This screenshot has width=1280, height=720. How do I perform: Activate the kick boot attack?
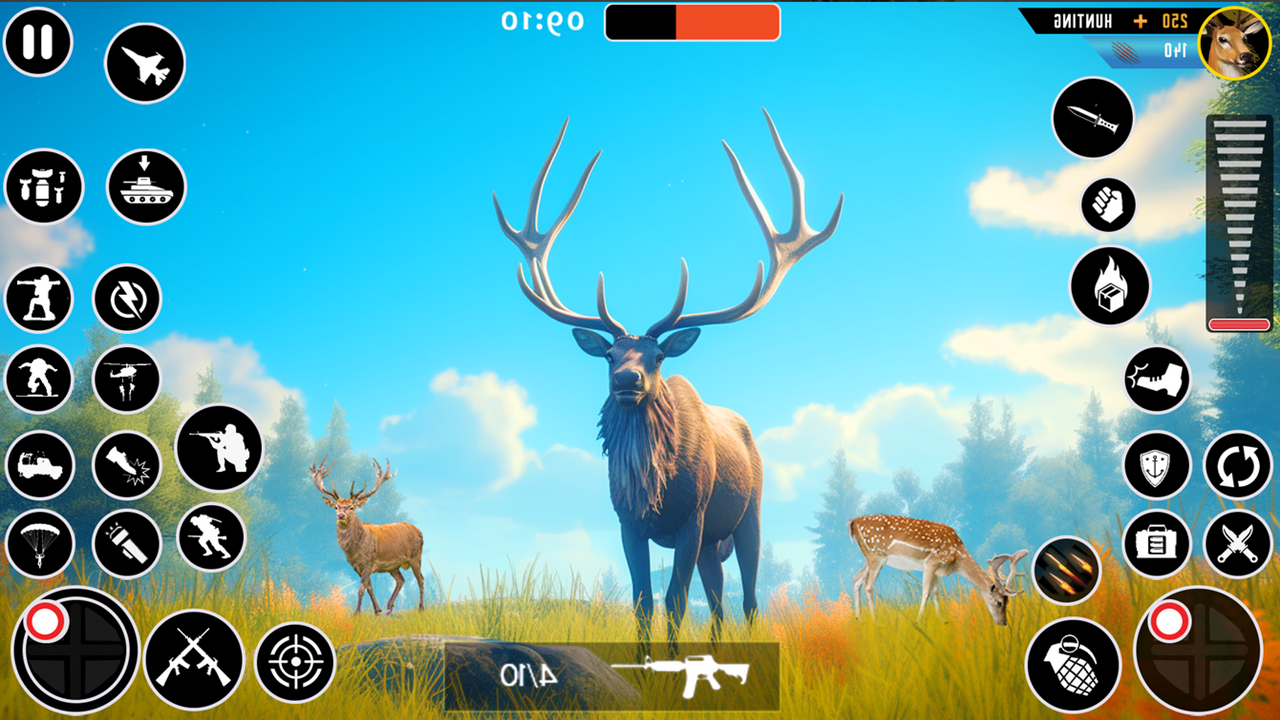(x=1158, y=377)
